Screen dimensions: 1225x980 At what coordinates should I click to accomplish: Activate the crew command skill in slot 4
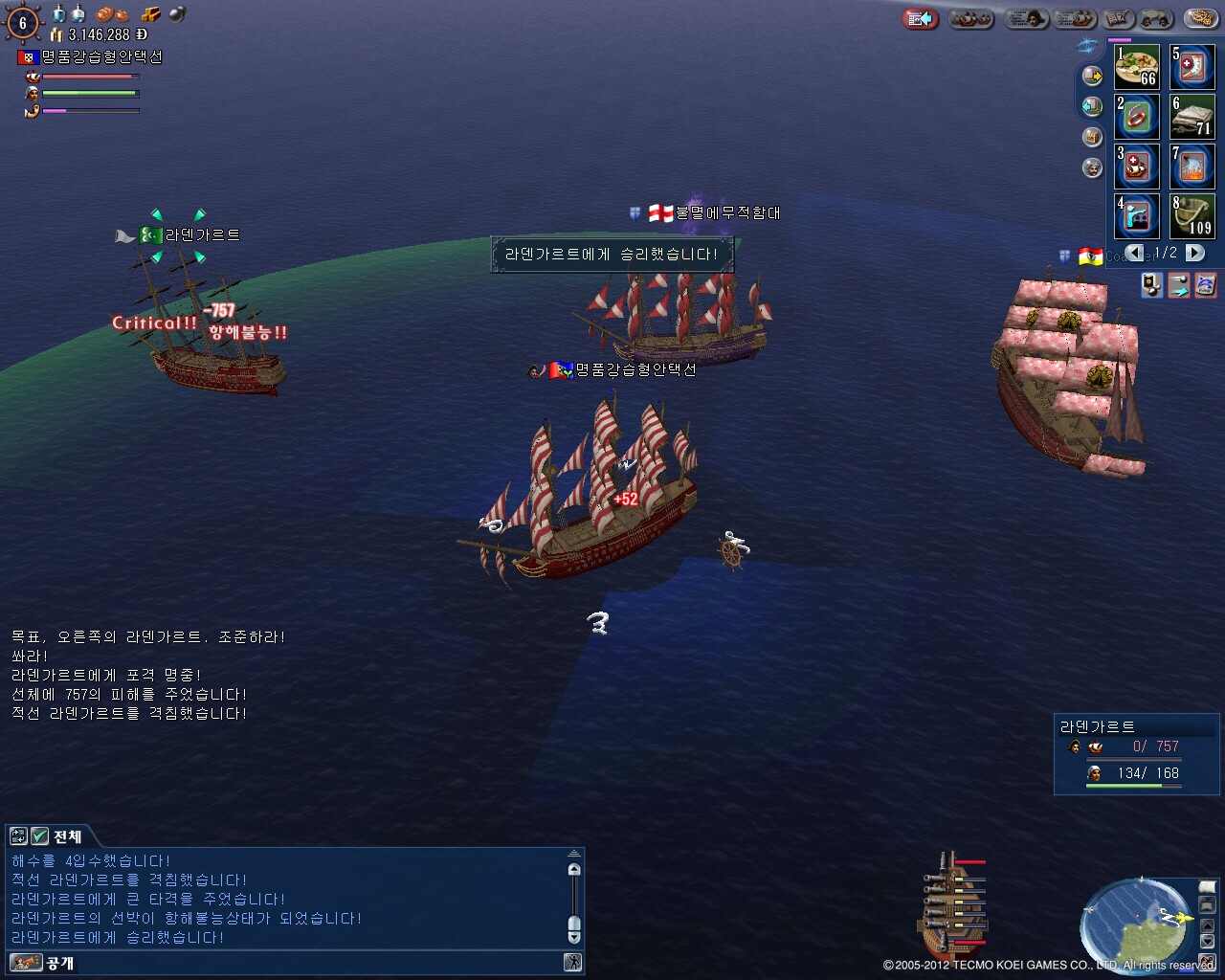point(1137,215)
